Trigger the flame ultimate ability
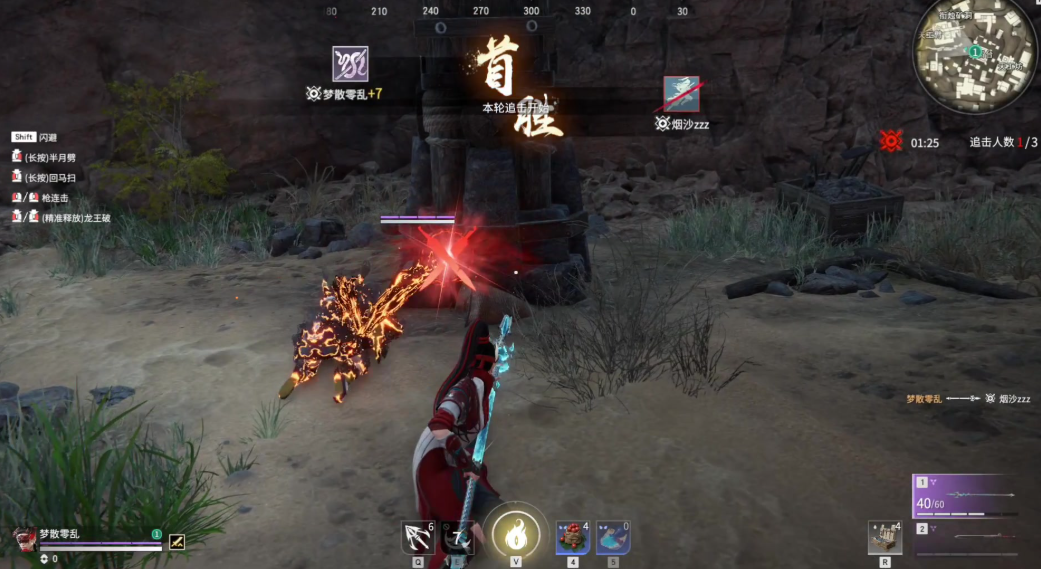Screen dimensions: 1041x569 516,536
